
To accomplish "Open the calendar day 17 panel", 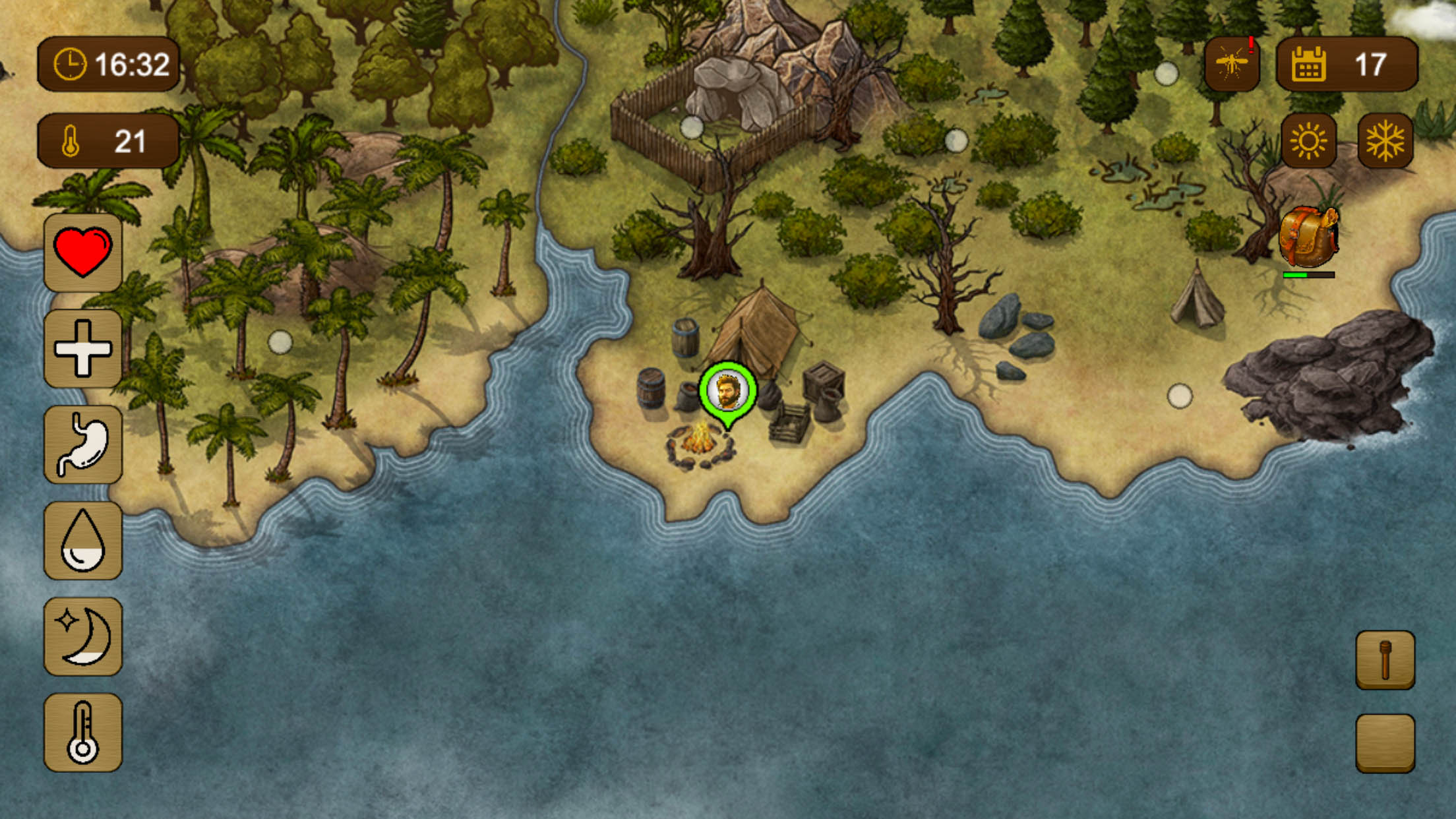I will 1347,64.
